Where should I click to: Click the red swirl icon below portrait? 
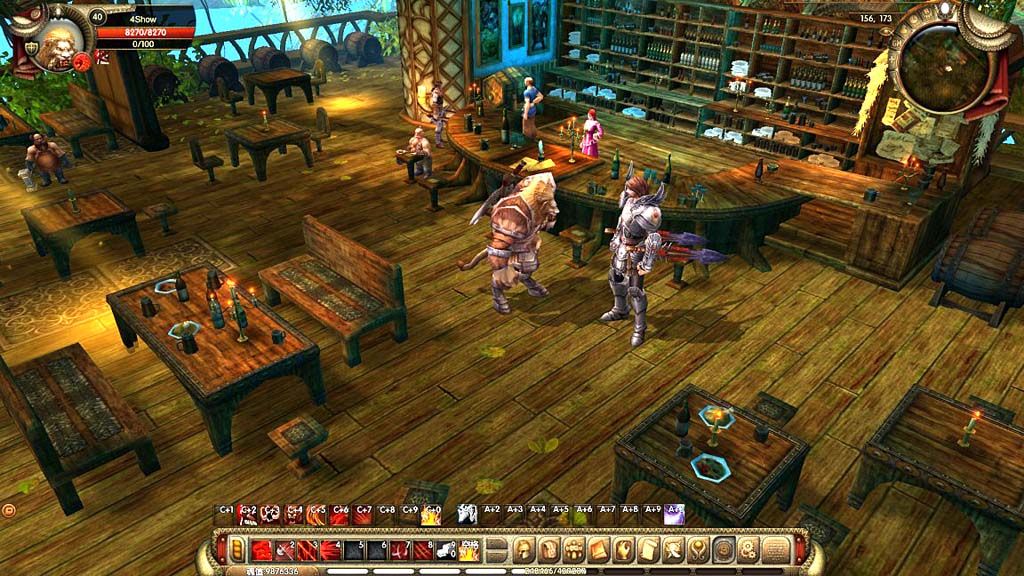click(x=82, y=61)
